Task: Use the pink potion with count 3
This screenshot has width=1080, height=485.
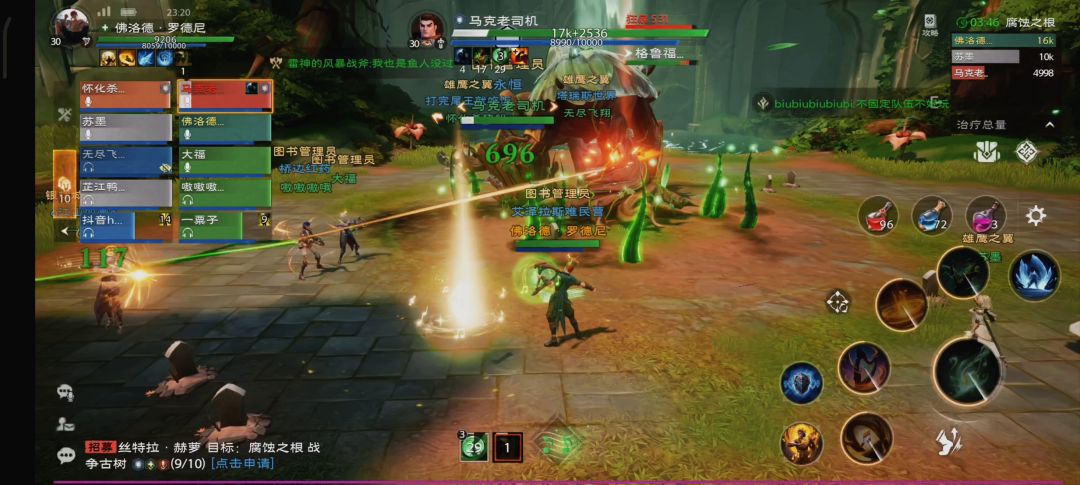Action: coord(984,215)
